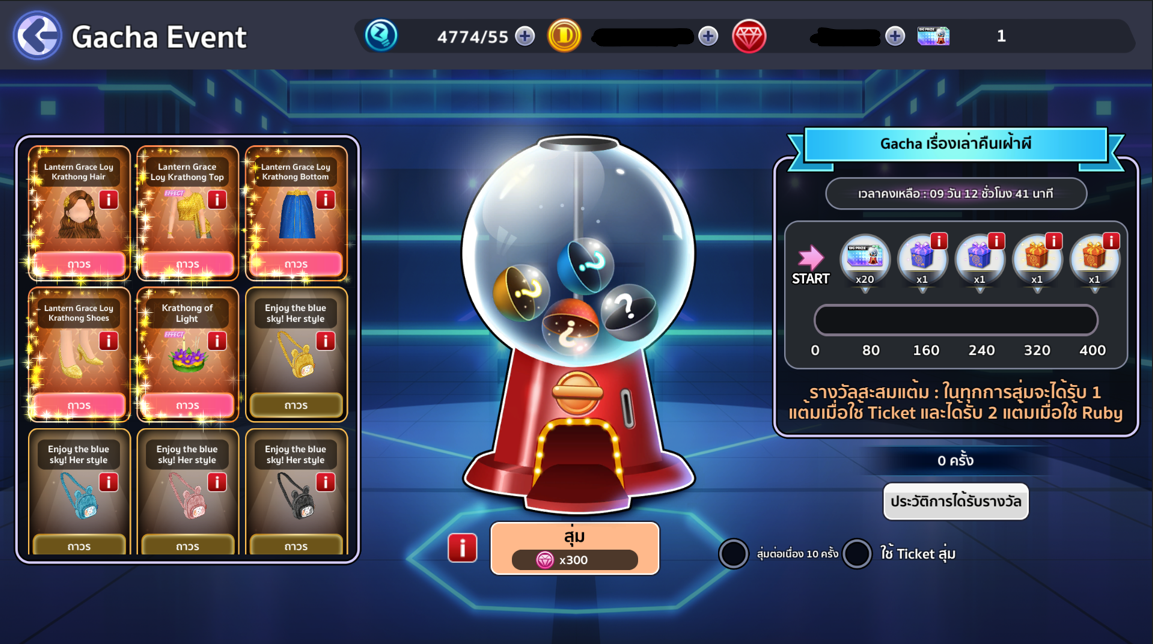Spin the gacha for x300
The image size is (1153, 644).
(574, 548)
